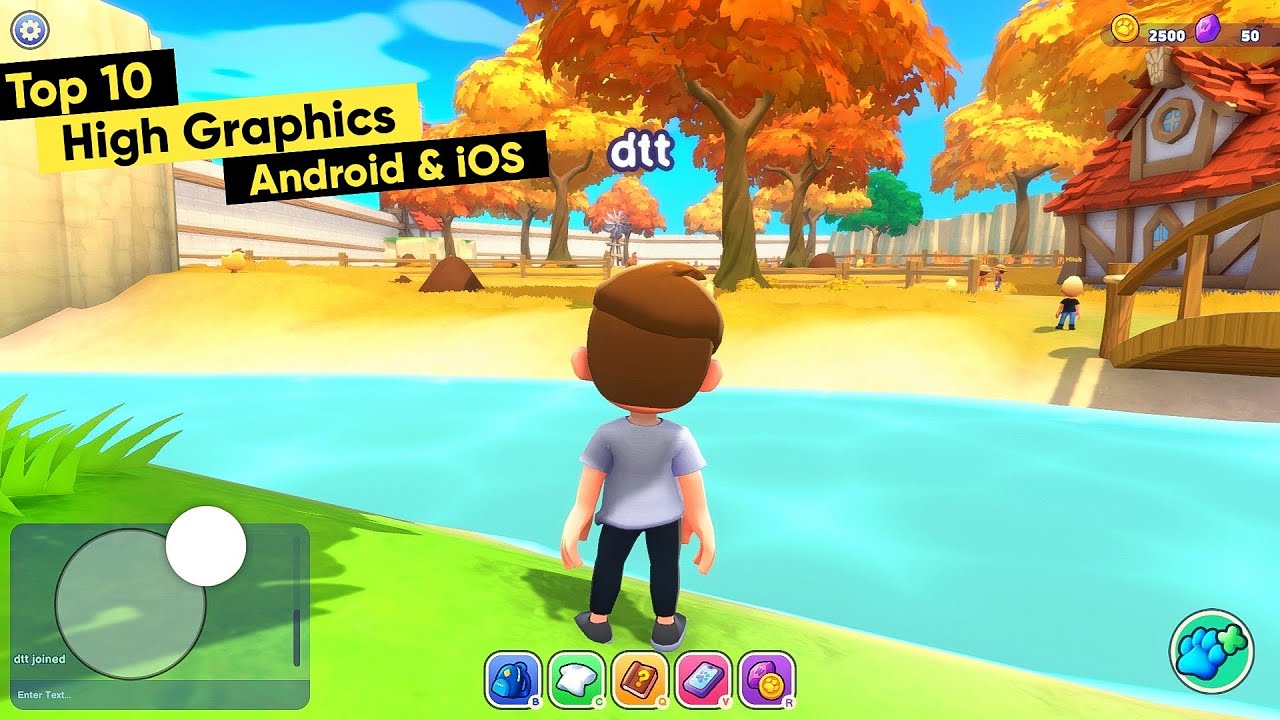Tap the blue paw plus button
Screen dimensions: 1280x720
(x=1216, y=649)
